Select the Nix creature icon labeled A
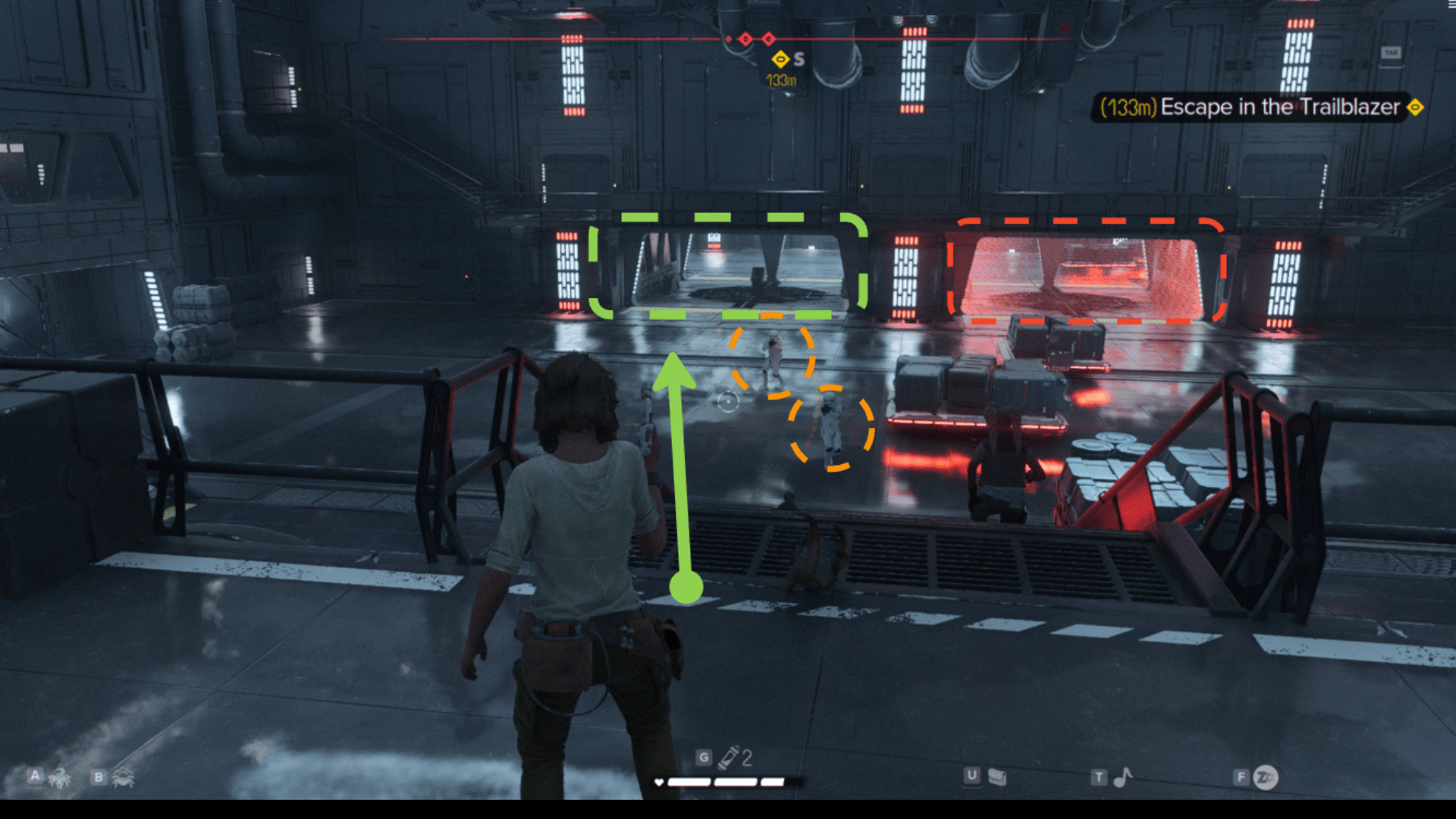 click(x=58, y=777)
